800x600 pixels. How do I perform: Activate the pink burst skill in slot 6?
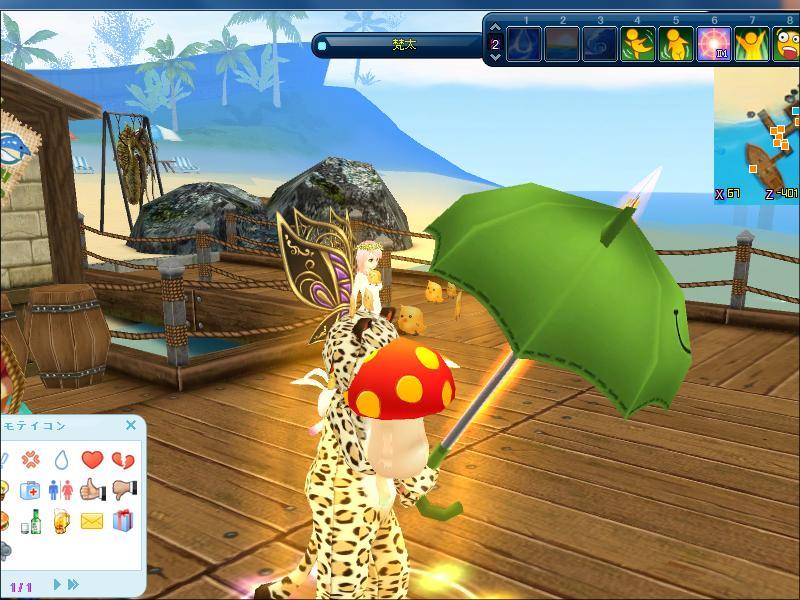pos(713,45)
